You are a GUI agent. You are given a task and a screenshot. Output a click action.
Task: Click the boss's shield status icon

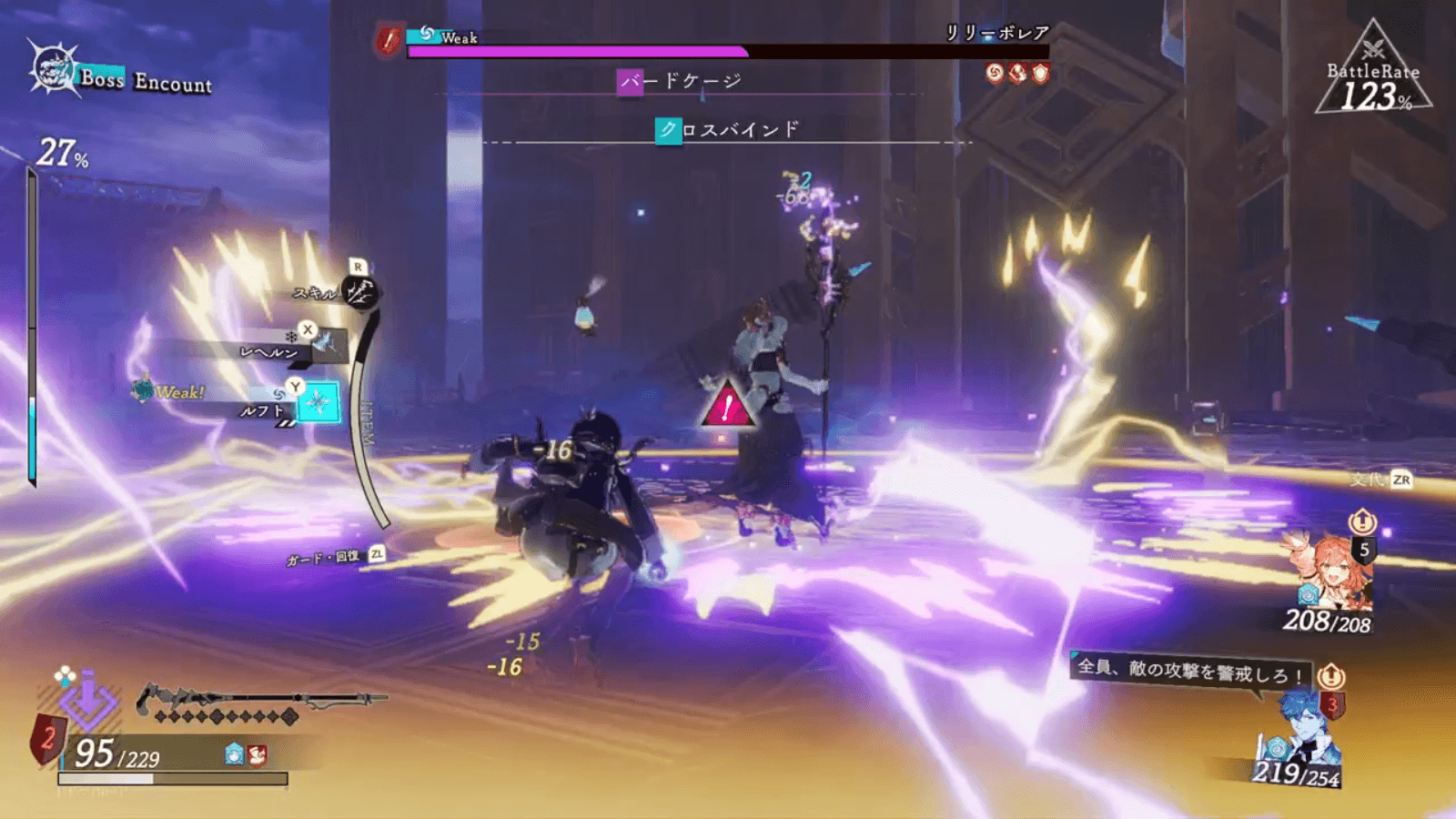pos(1040,73)
